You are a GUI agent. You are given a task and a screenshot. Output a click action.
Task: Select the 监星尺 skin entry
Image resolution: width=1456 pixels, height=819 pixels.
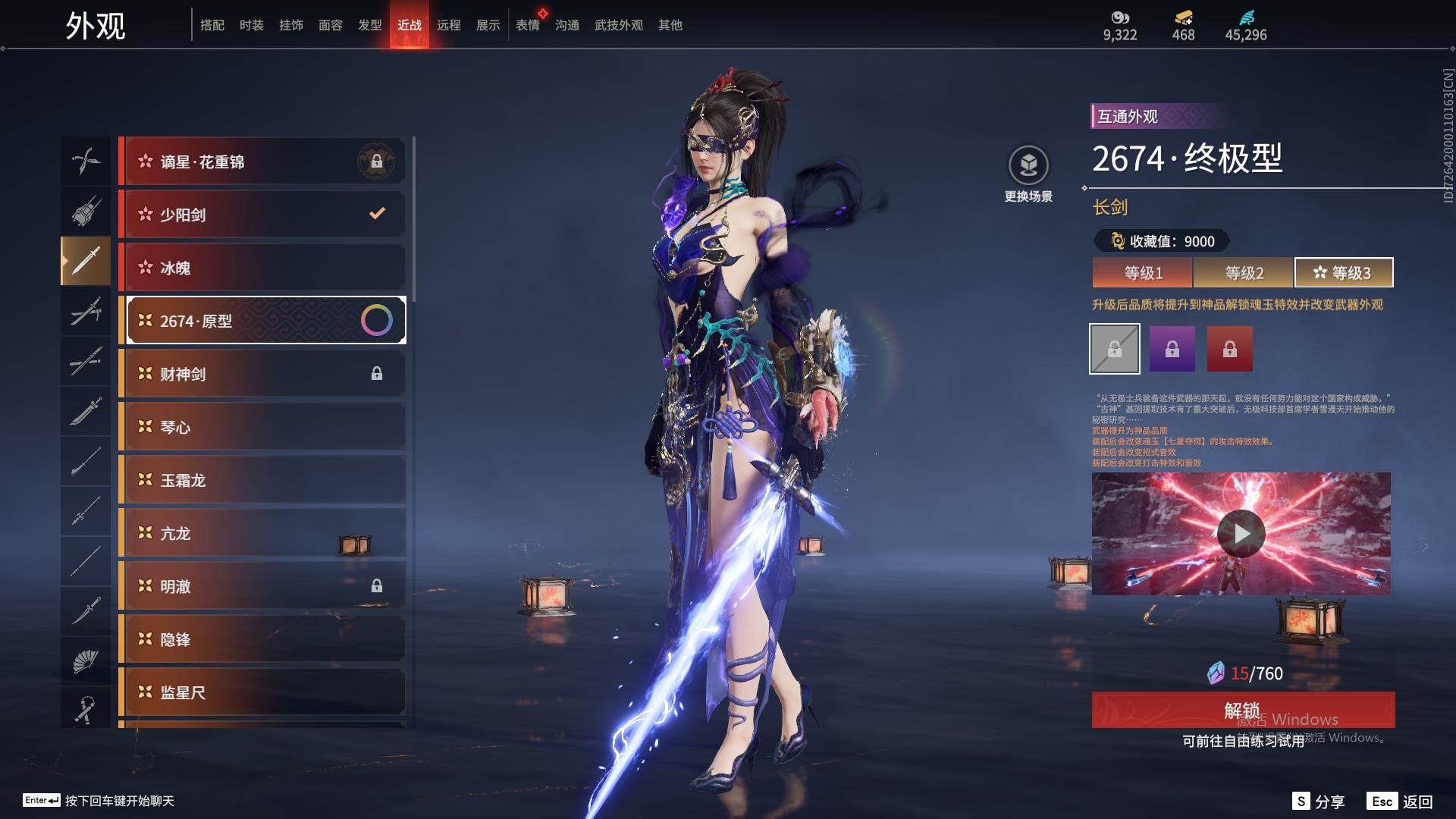click(263, 692)
